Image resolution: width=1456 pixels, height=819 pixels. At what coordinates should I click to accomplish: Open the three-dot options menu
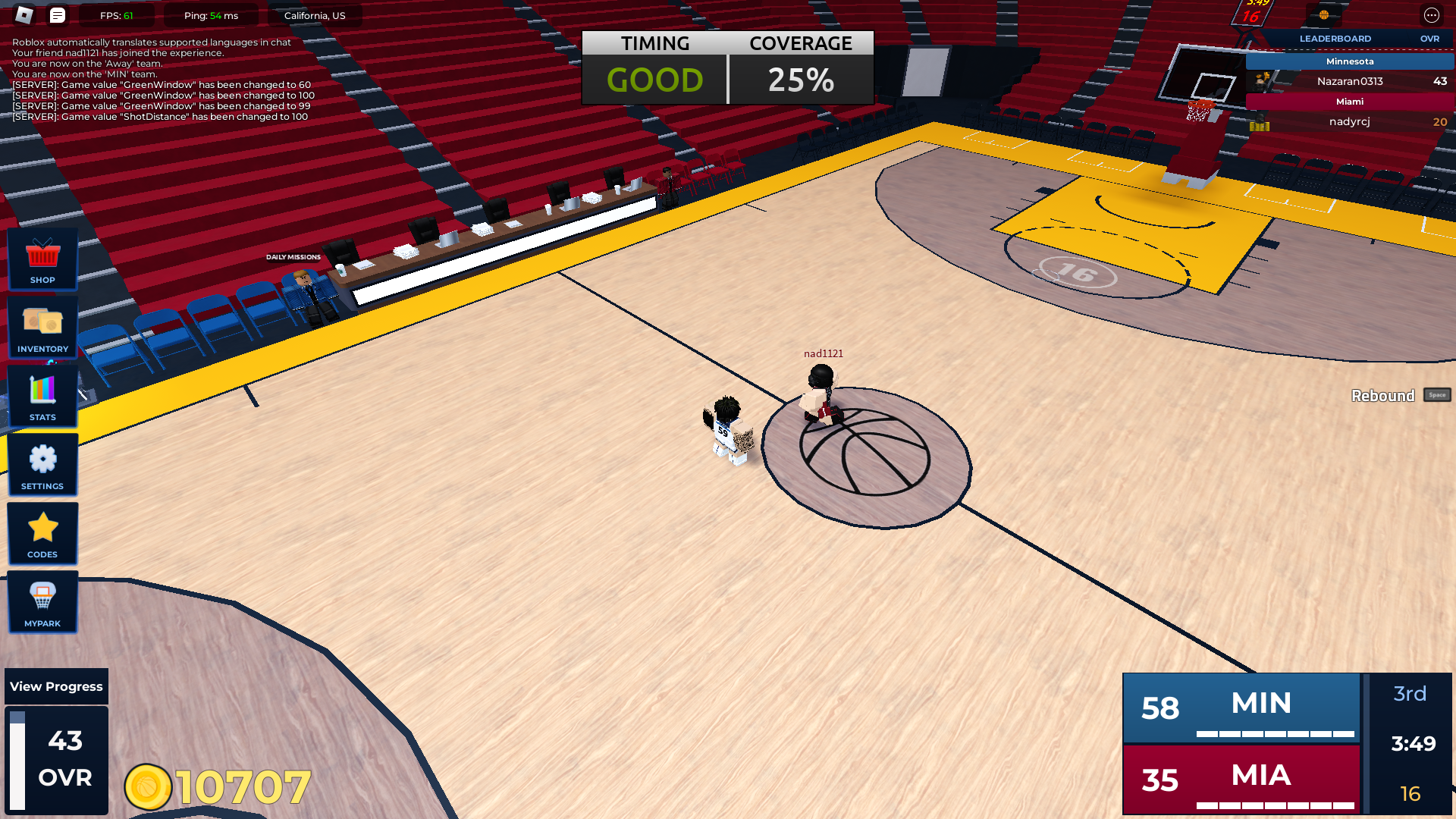[x=1431, y=15]
